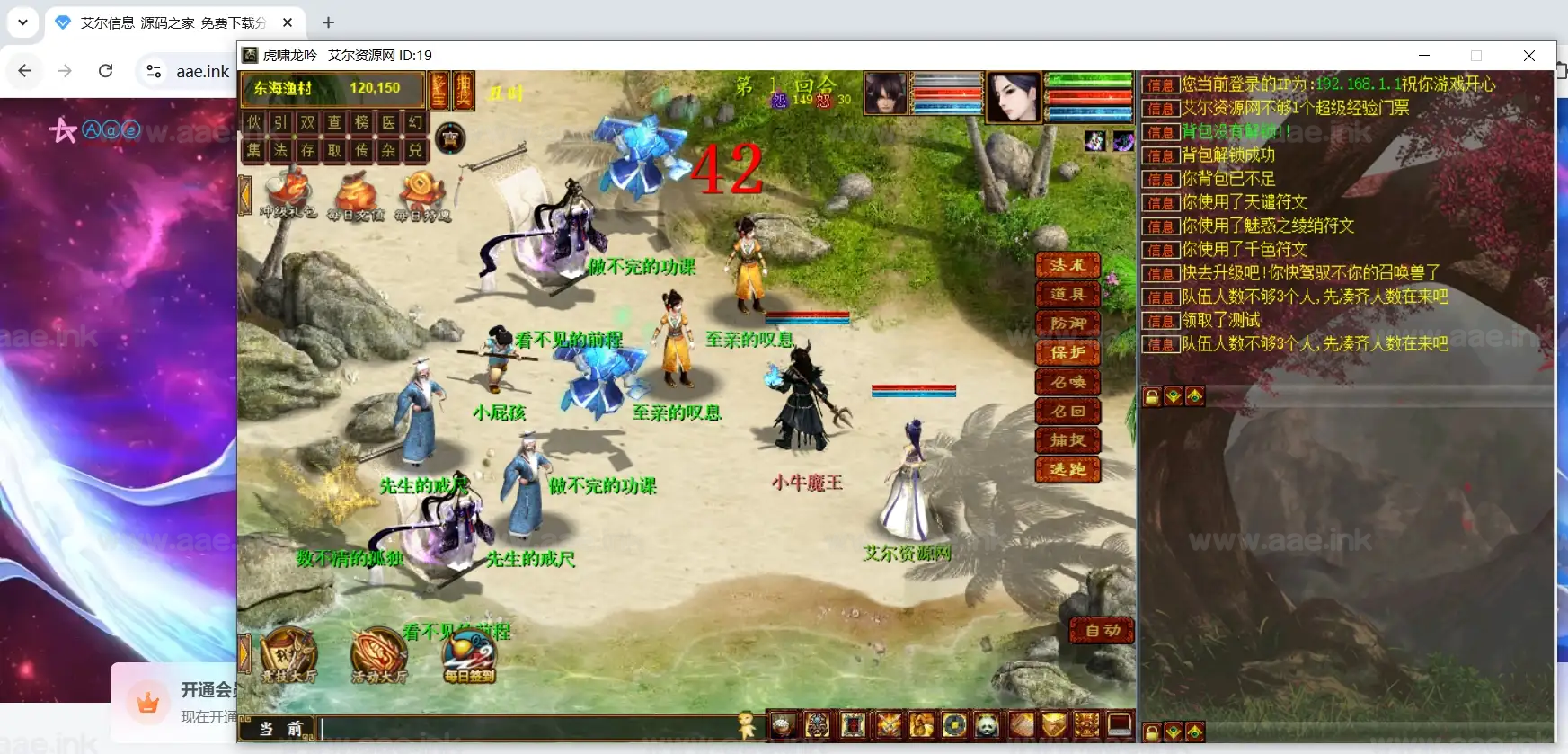The image size is (1568, 754).
Task: Select the 防御 defend command
Action: pos(1067,324)
